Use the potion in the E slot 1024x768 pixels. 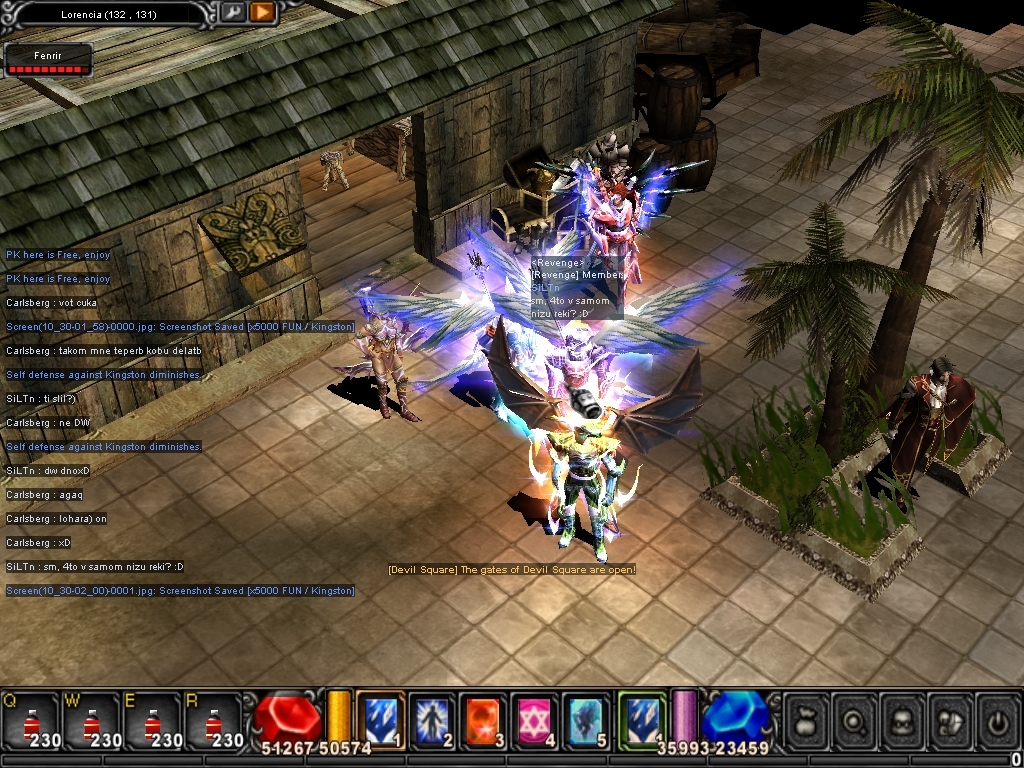153,721
